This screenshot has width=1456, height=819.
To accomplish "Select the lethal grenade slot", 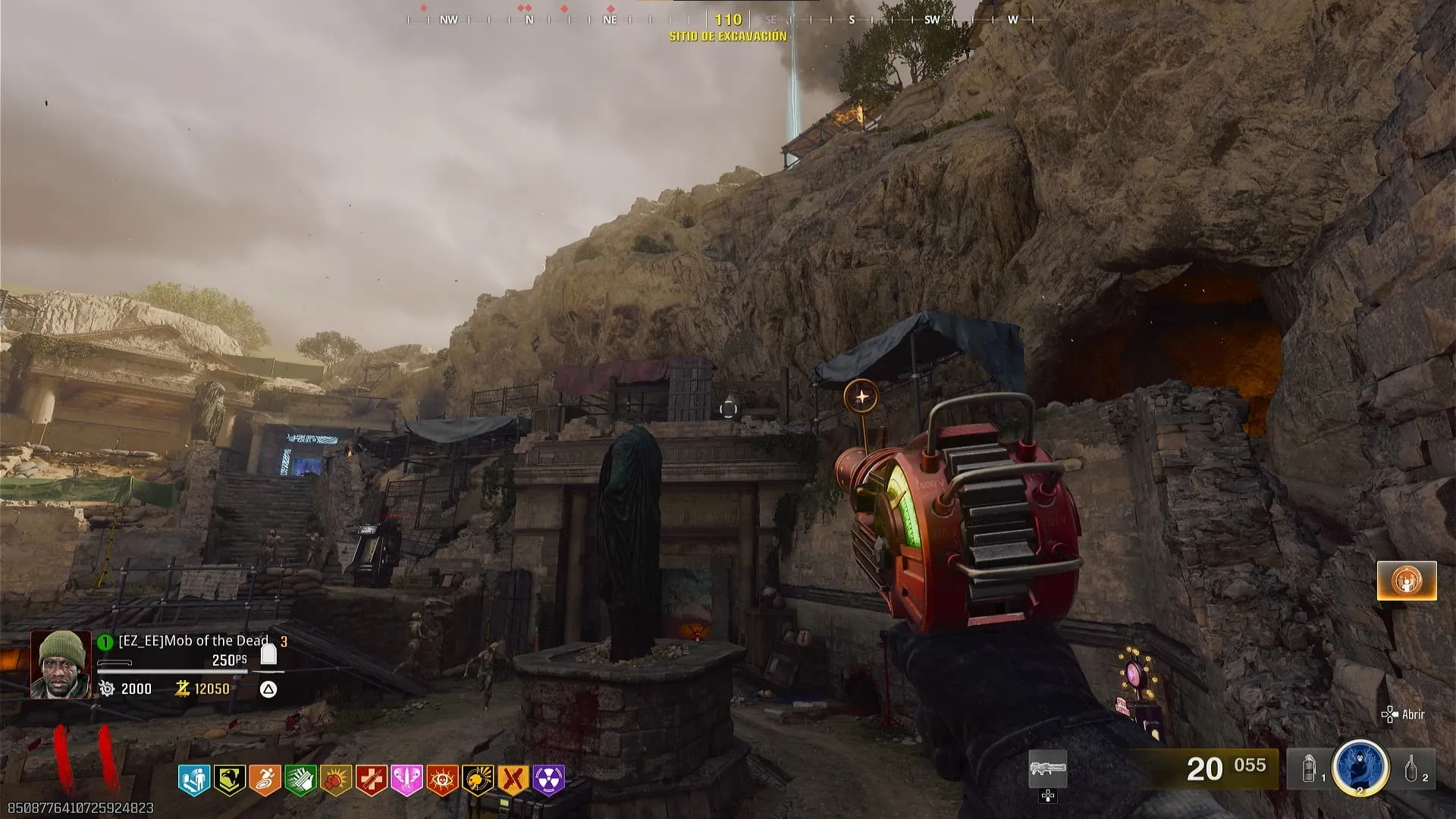I will pyautogui.click(x=1412, y=769).
